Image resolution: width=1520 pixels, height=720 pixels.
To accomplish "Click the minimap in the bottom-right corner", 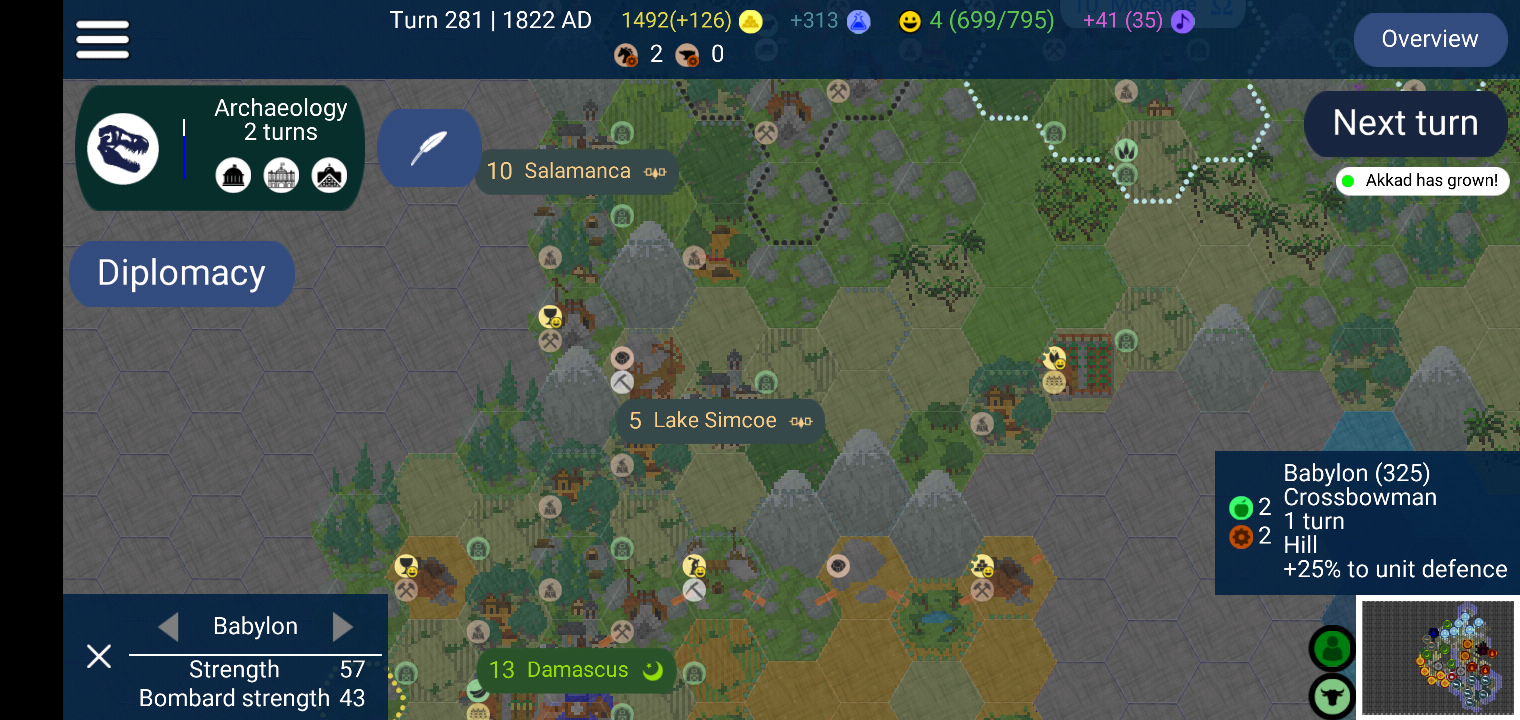I will 1437,658.
